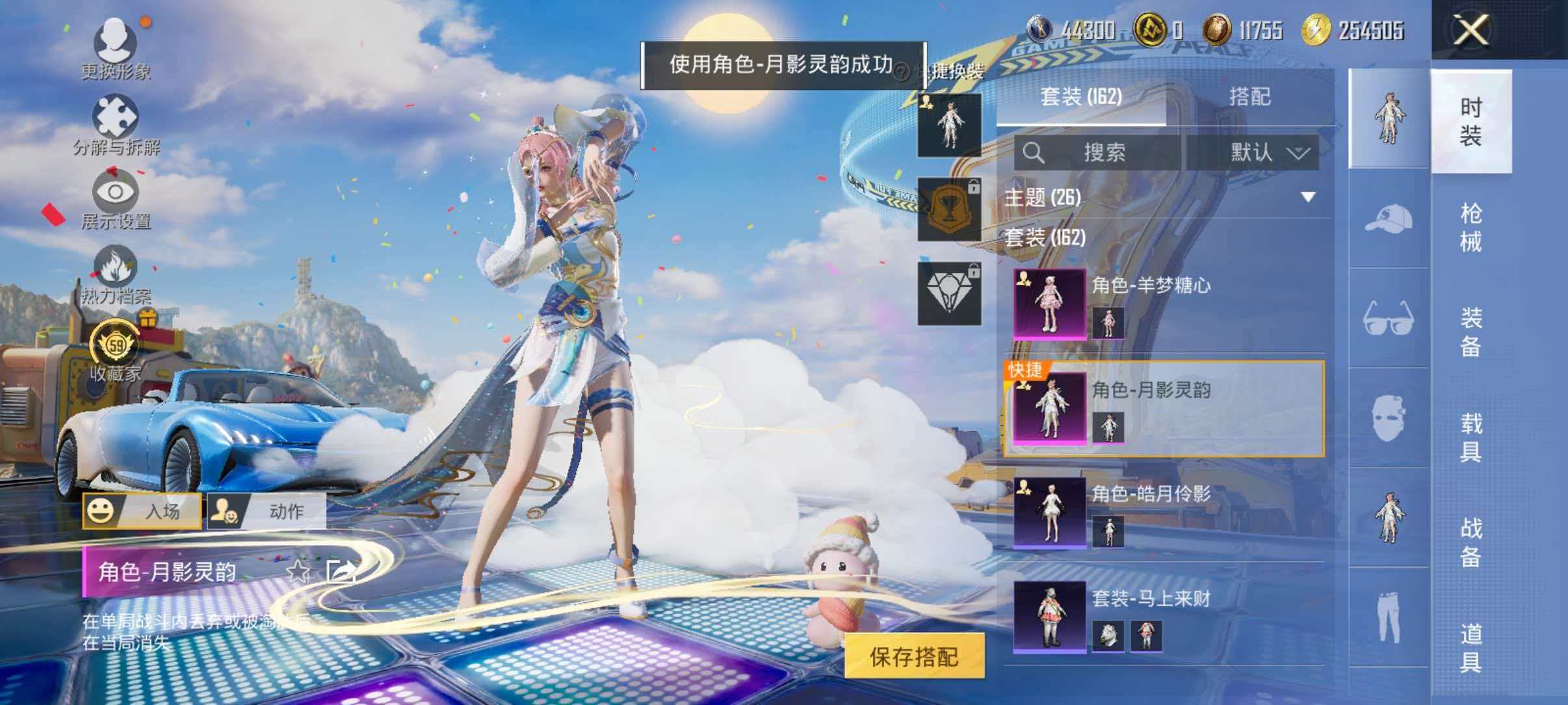Image resolution: width=1568 pixels, height=705 pixels.
Task: Tap the locked trophy outfit slot
Action: pyautogui.click(x=948, y=210)
